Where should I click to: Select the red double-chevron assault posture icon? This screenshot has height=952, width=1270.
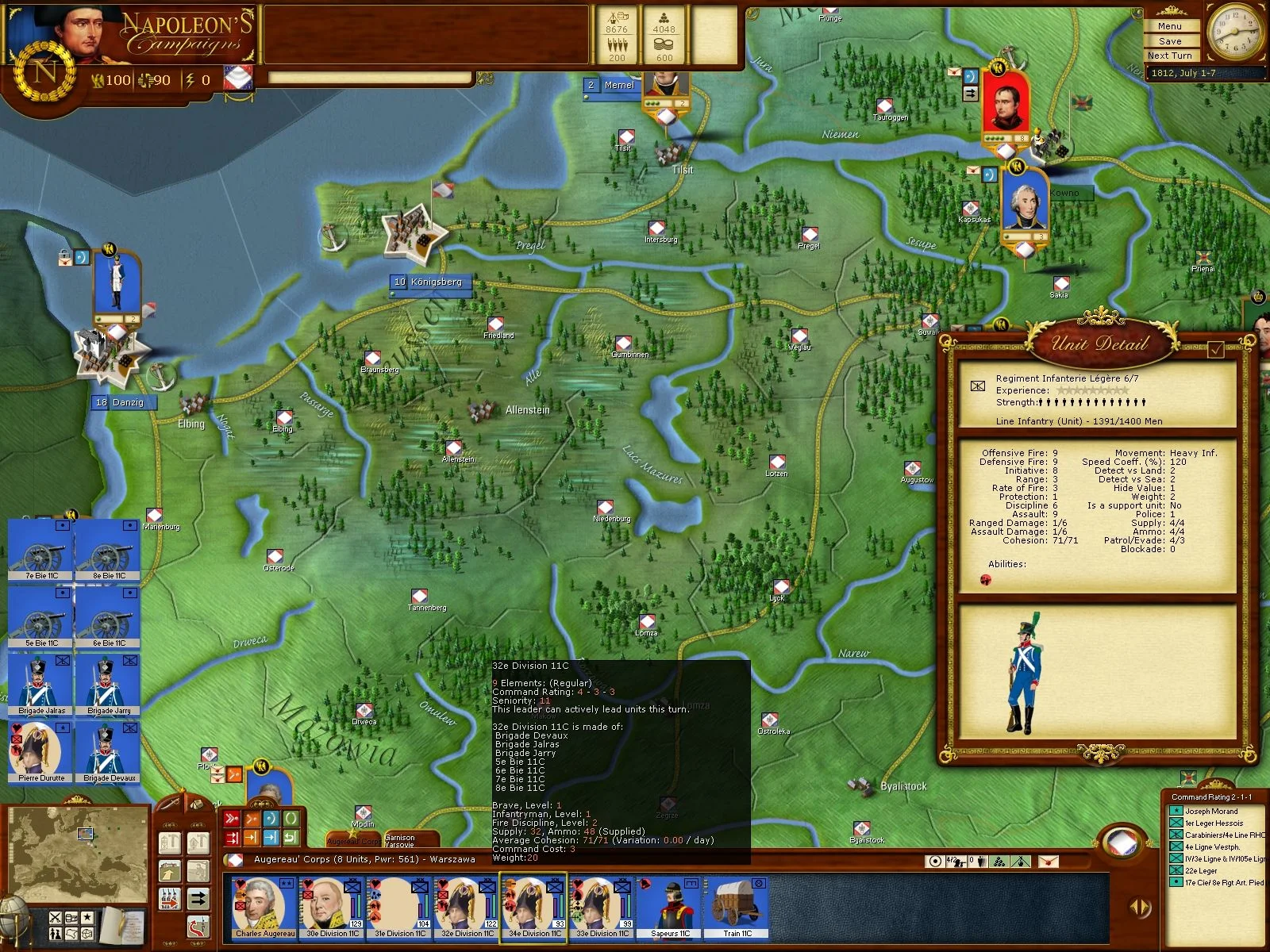[x=231, y=818]
